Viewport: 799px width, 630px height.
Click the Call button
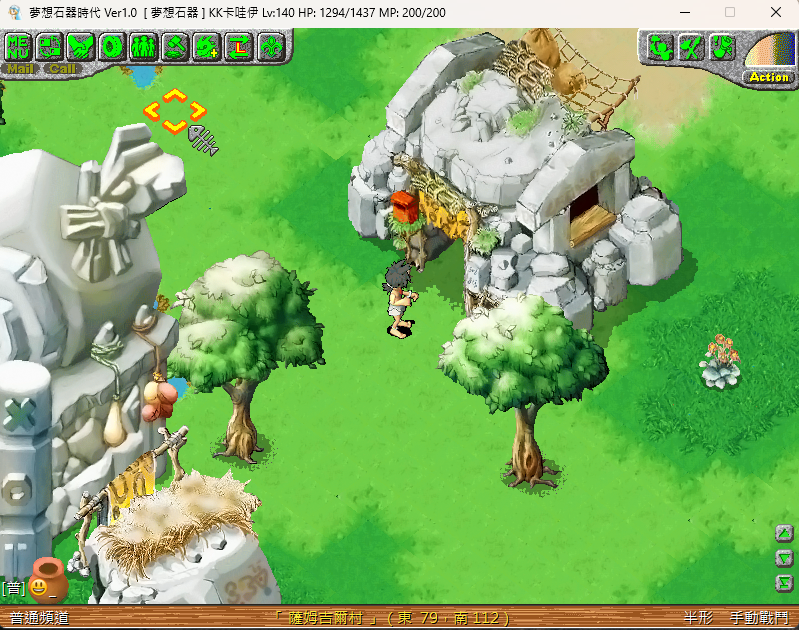[62, 69]
